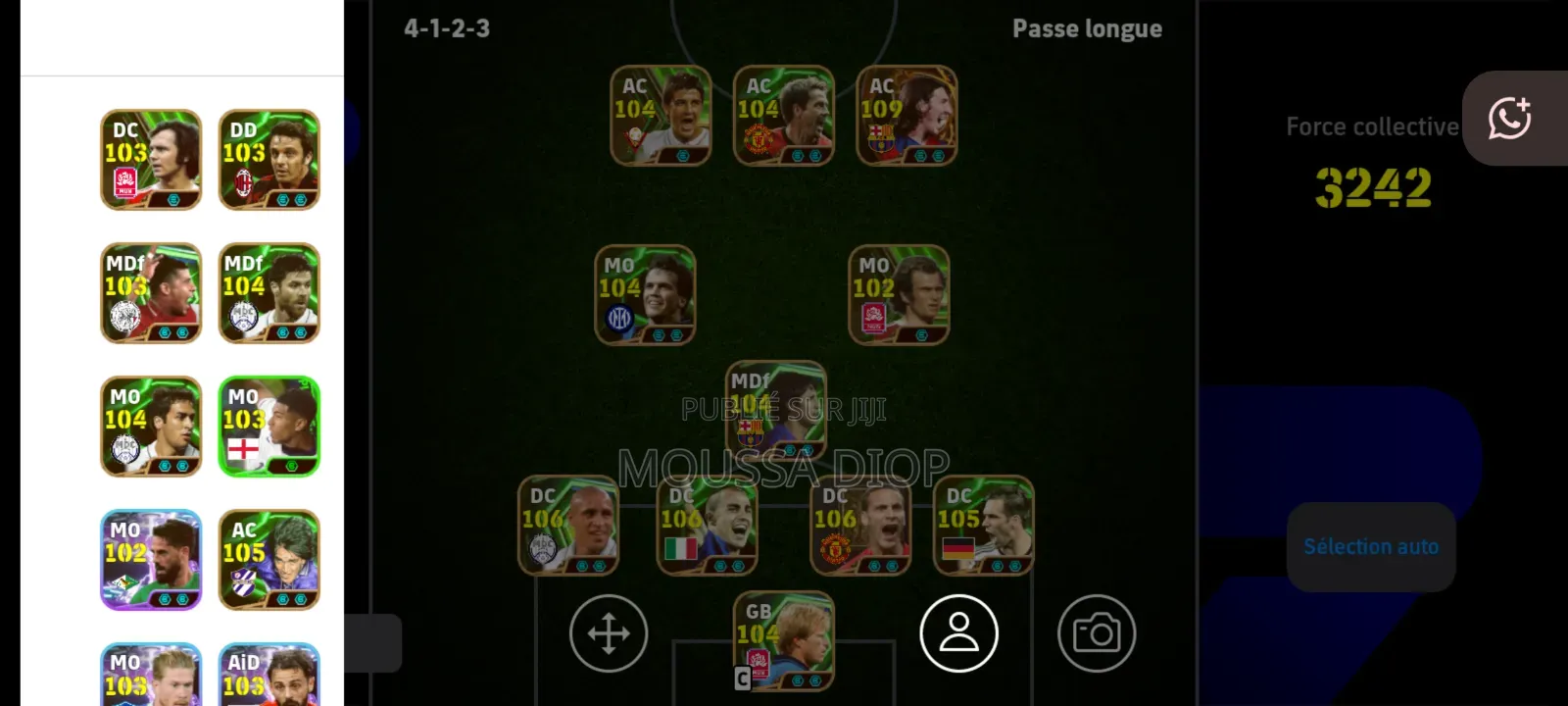Select the AC 109 Barcelona striker card

tap(906, 115)
